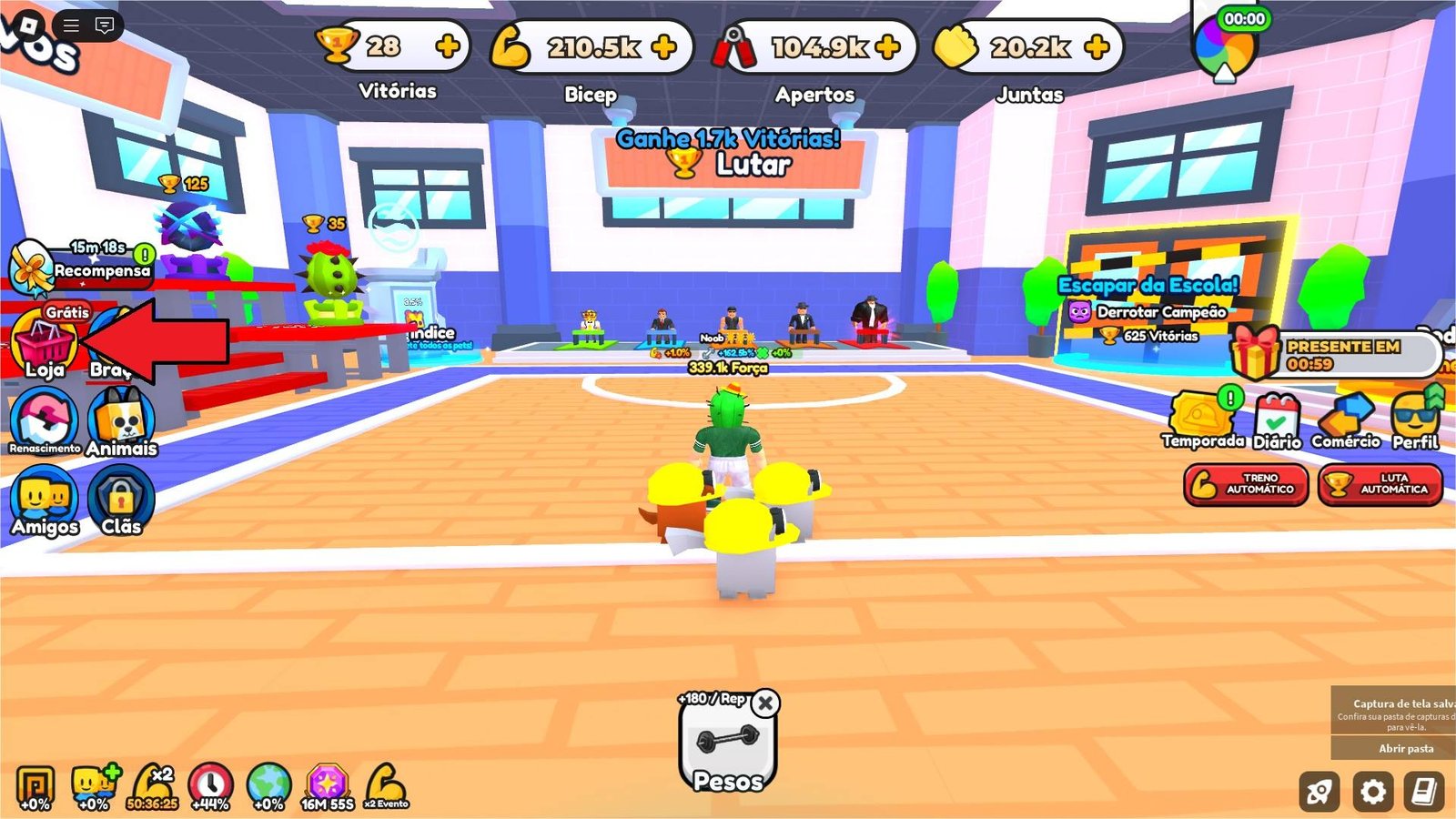Viewport: 1456px width, 819px height.
Task: Open the Comércio trading menu
Action: 1346,419
